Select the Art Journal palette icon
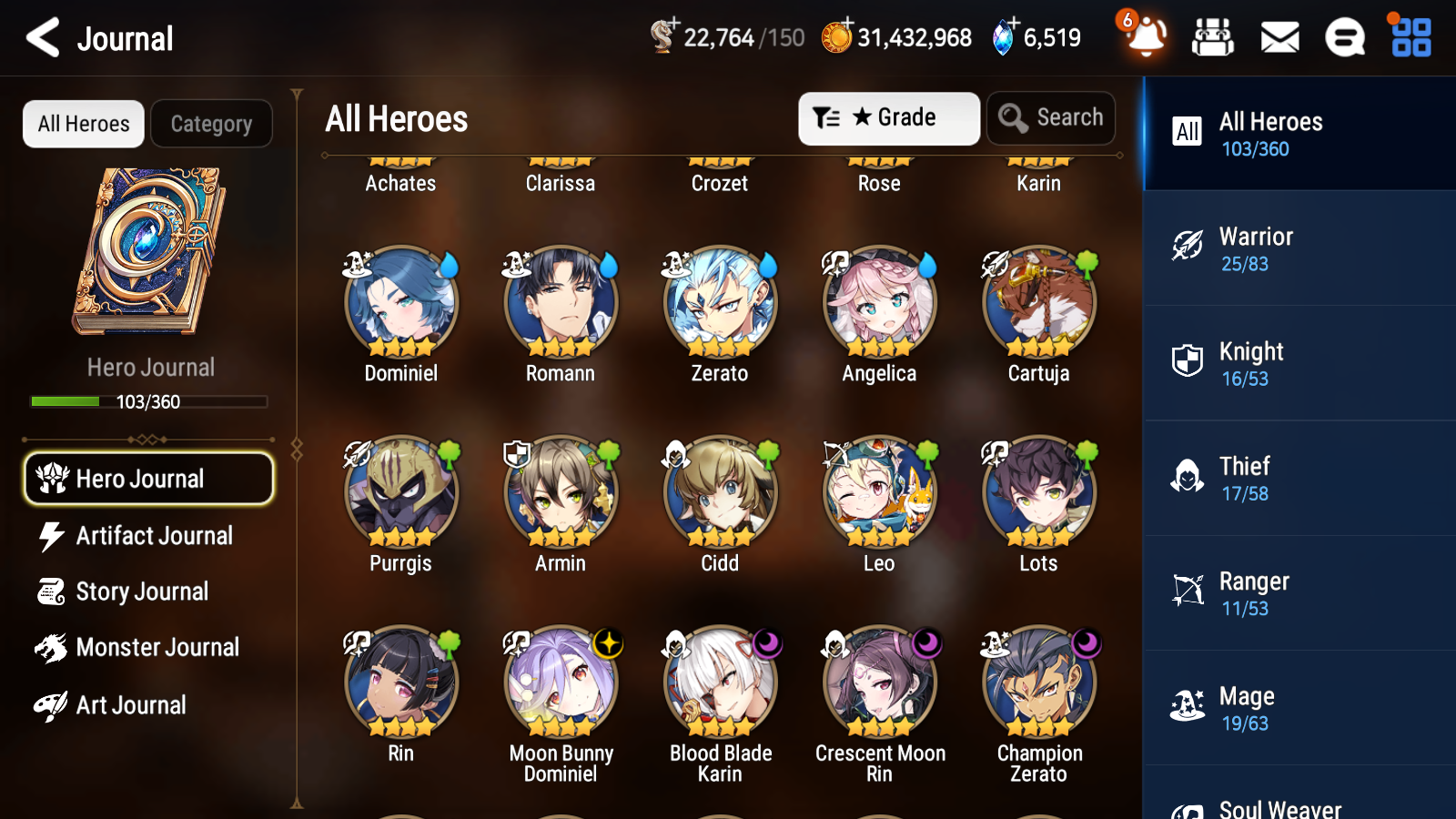This screenshot has height=819, width=1456. click(x=53, y=705)
